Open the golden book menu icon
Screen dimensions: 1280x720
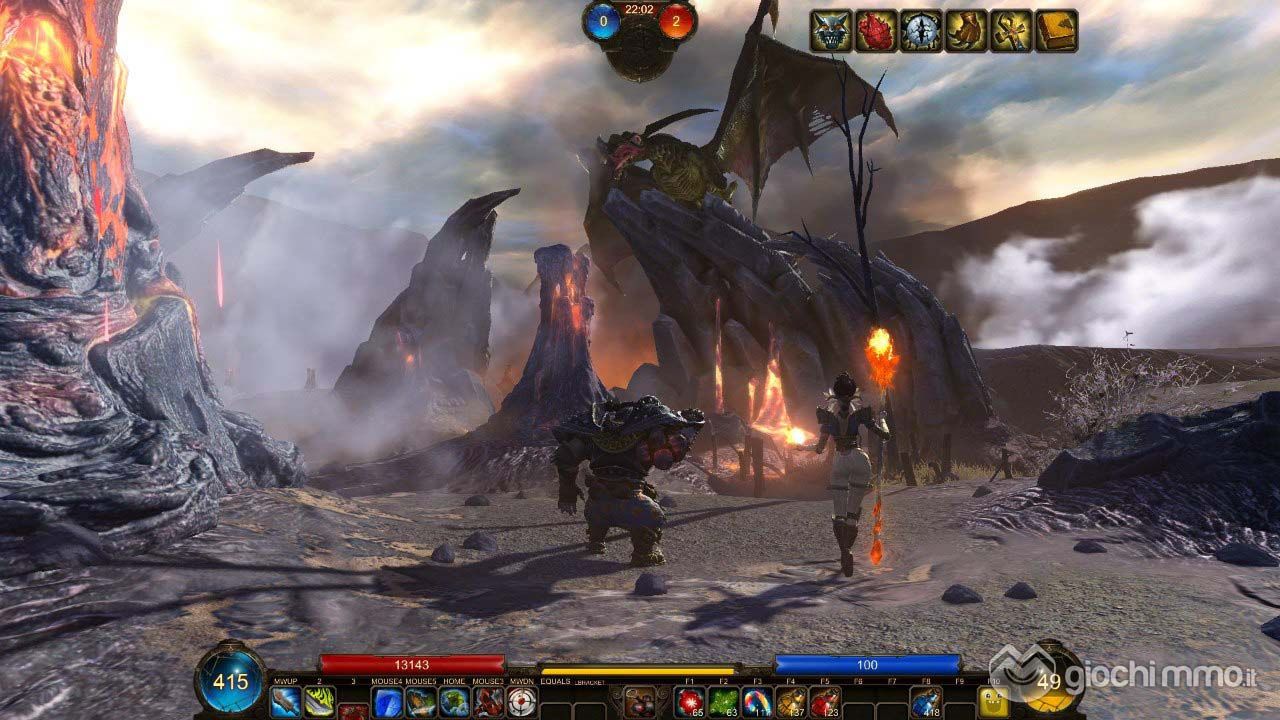tap(1056, 31)
